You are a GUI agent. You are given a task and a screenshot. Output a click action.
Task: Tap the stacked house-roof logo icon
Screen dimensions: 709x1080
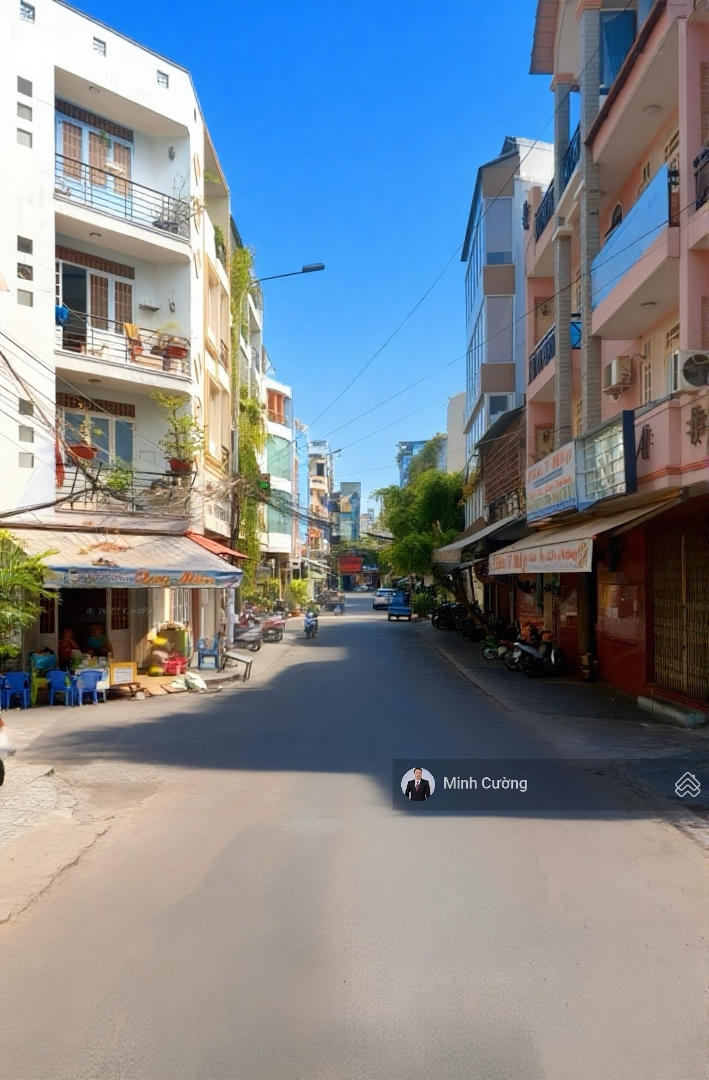[x=687, y=785]
